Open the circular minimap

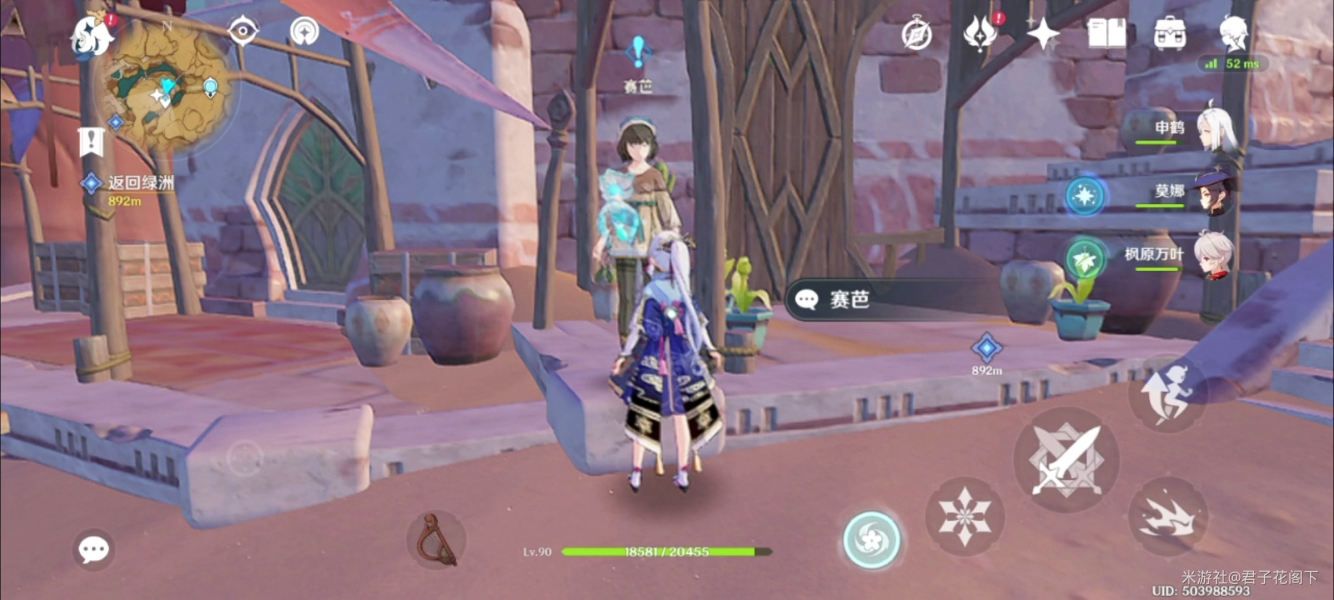[x=166, y=86]
